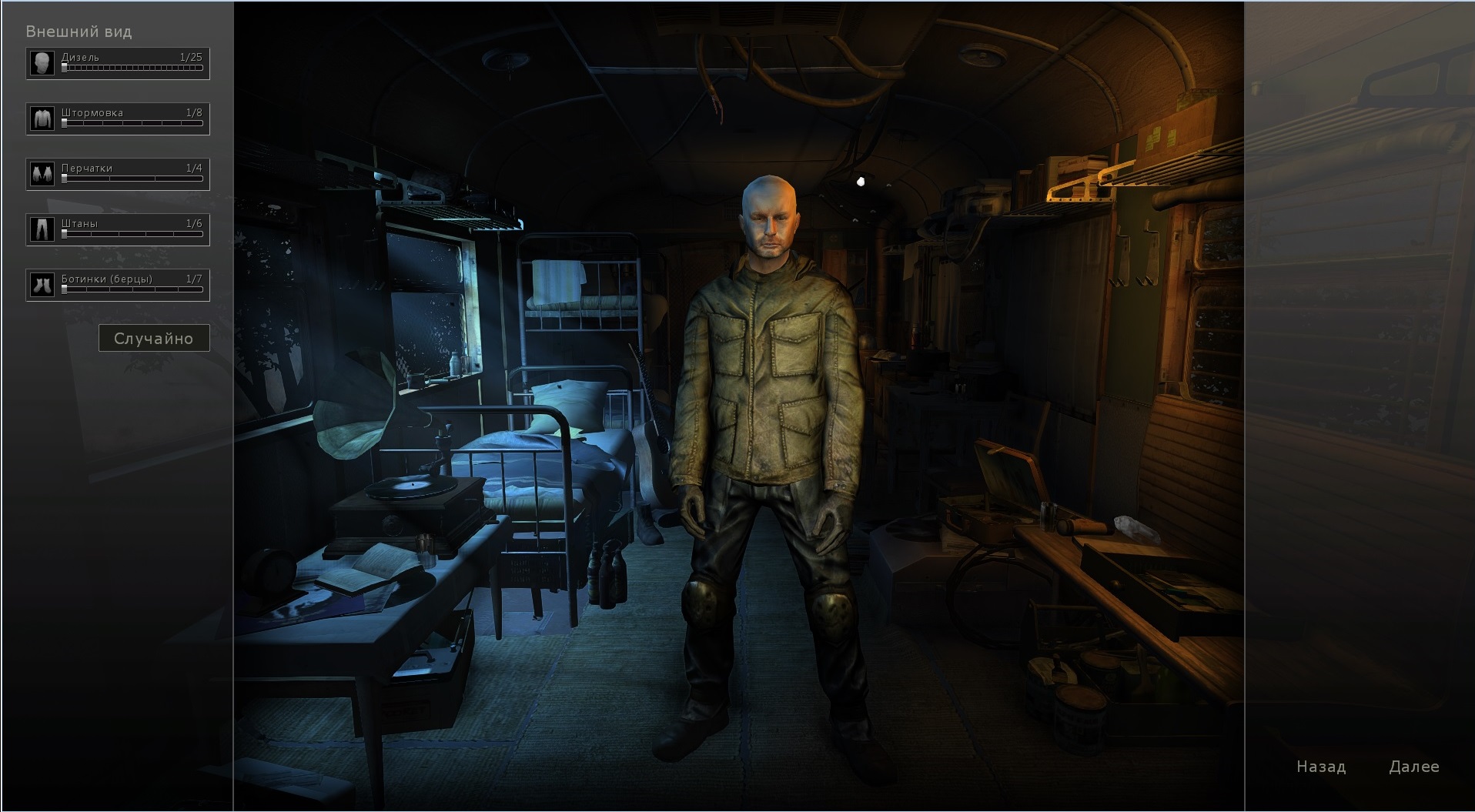Change the Штормовка jacket slider
Screen dimensions: 1475x812
[x=132, y=124]
